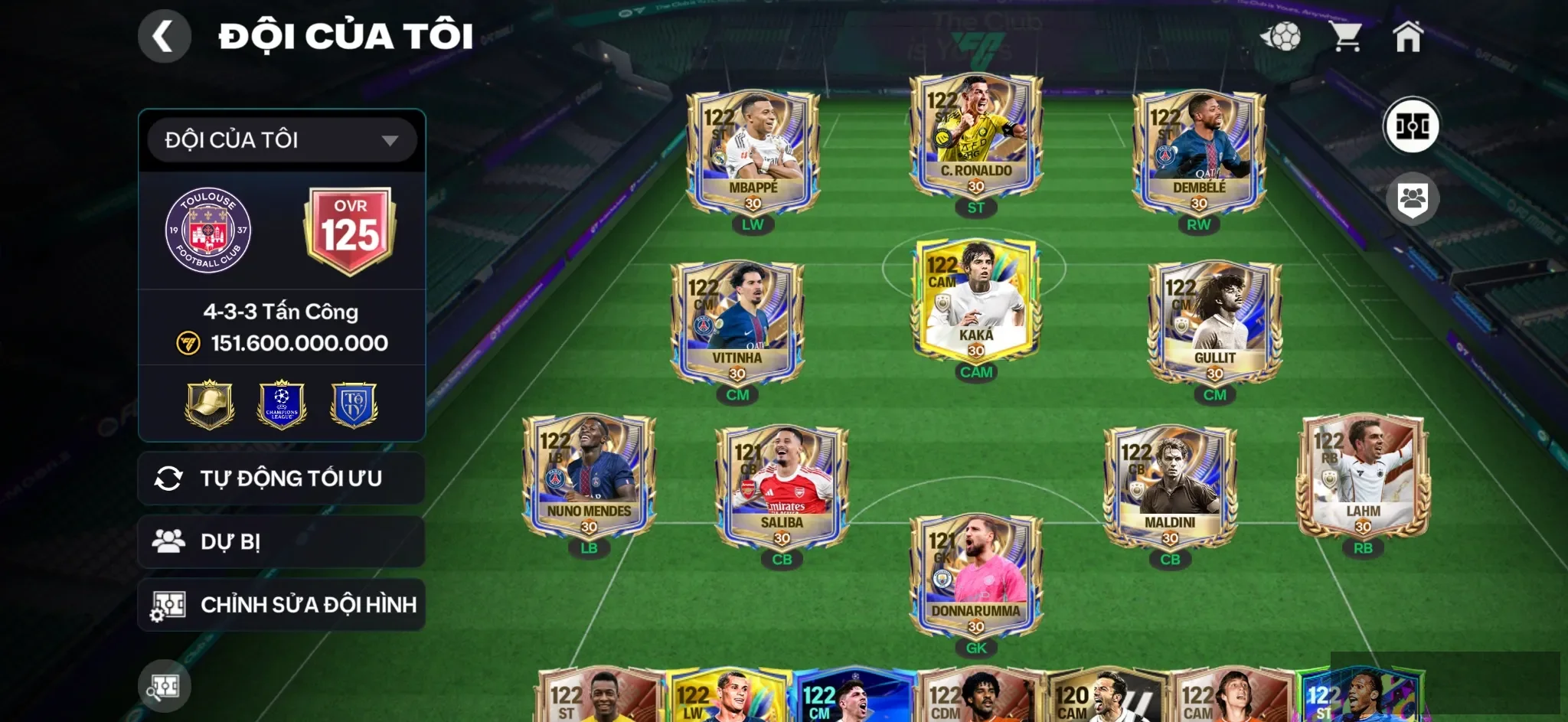The height and width of the screenshot is (722, 1568).
Task: Tap the back arrow beside ĐỘI CỦA TÔI
Action: pos(165,36)
